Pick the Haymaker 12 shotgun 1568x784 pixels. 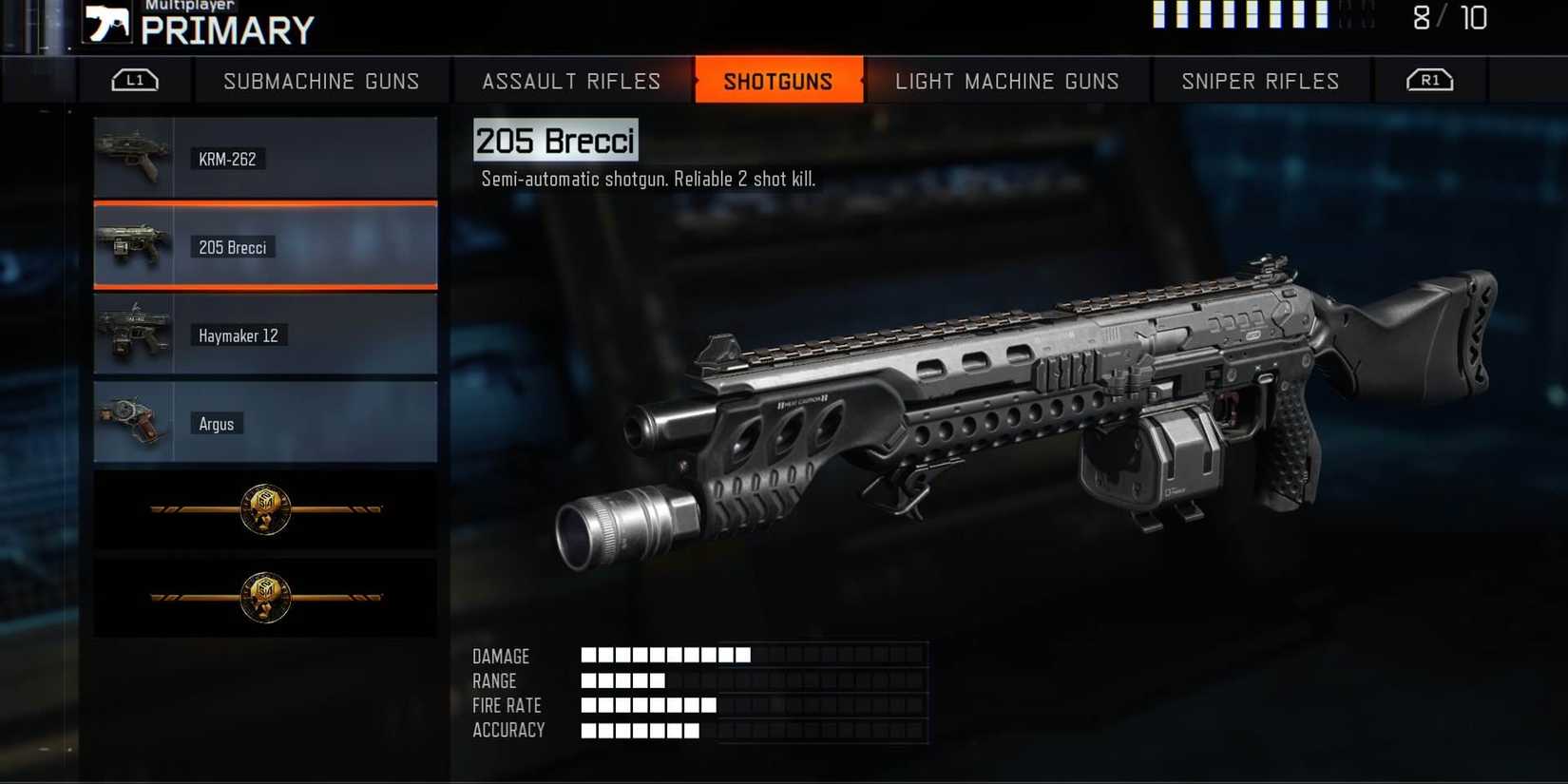(x=265, y=335)
